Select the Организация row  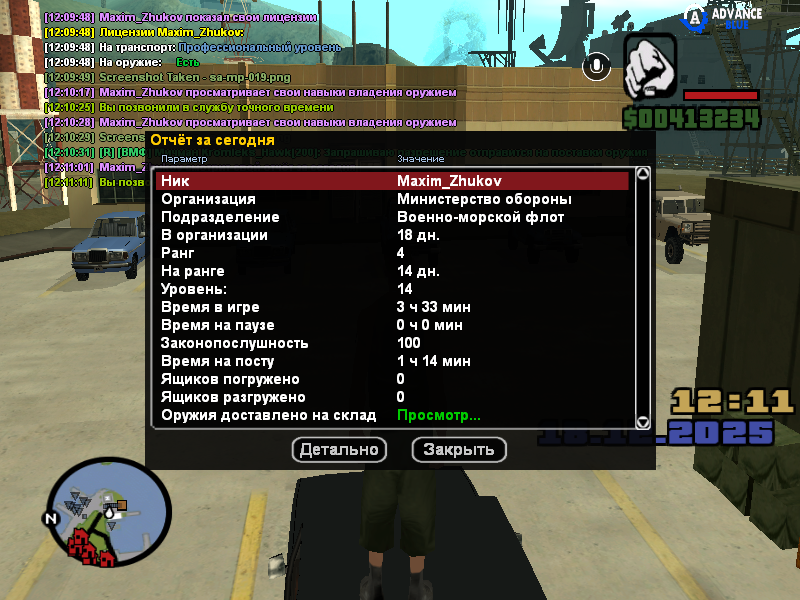coord(392,199)
